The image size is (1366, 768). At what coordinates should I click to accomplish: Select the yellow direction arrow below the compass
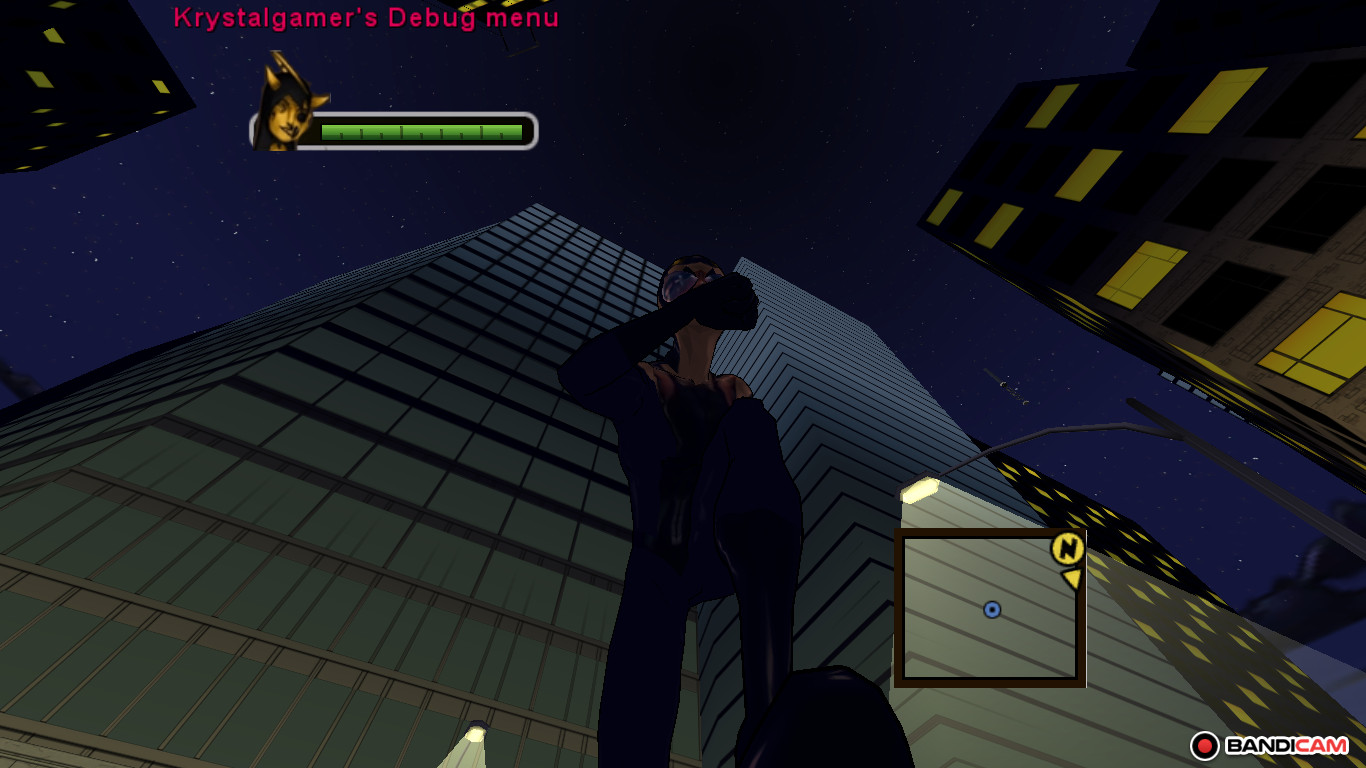coord(1072,580)
